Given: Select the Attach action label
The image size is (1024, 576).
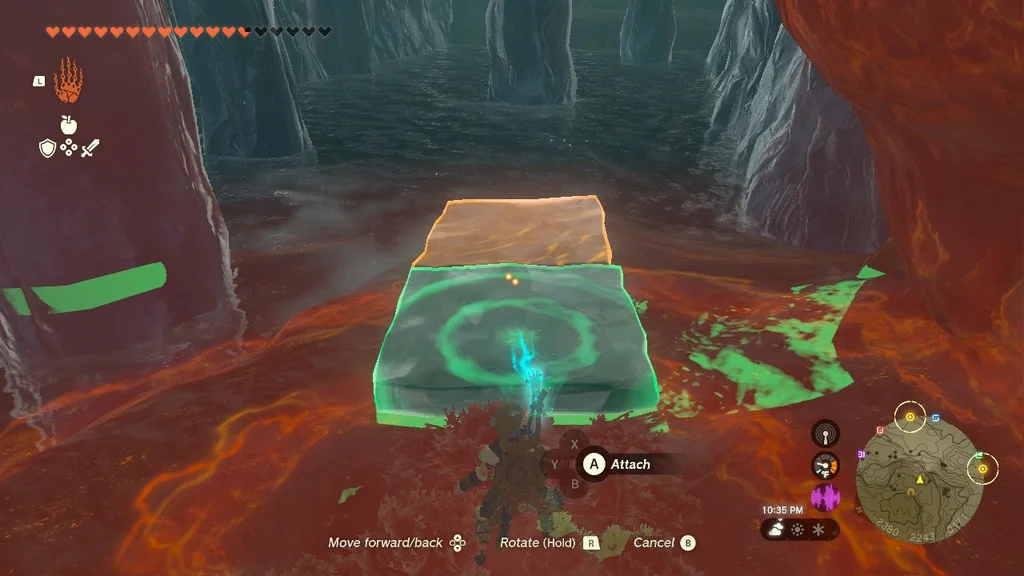Looking at the screenshot, I should click(x=630, y=464).
